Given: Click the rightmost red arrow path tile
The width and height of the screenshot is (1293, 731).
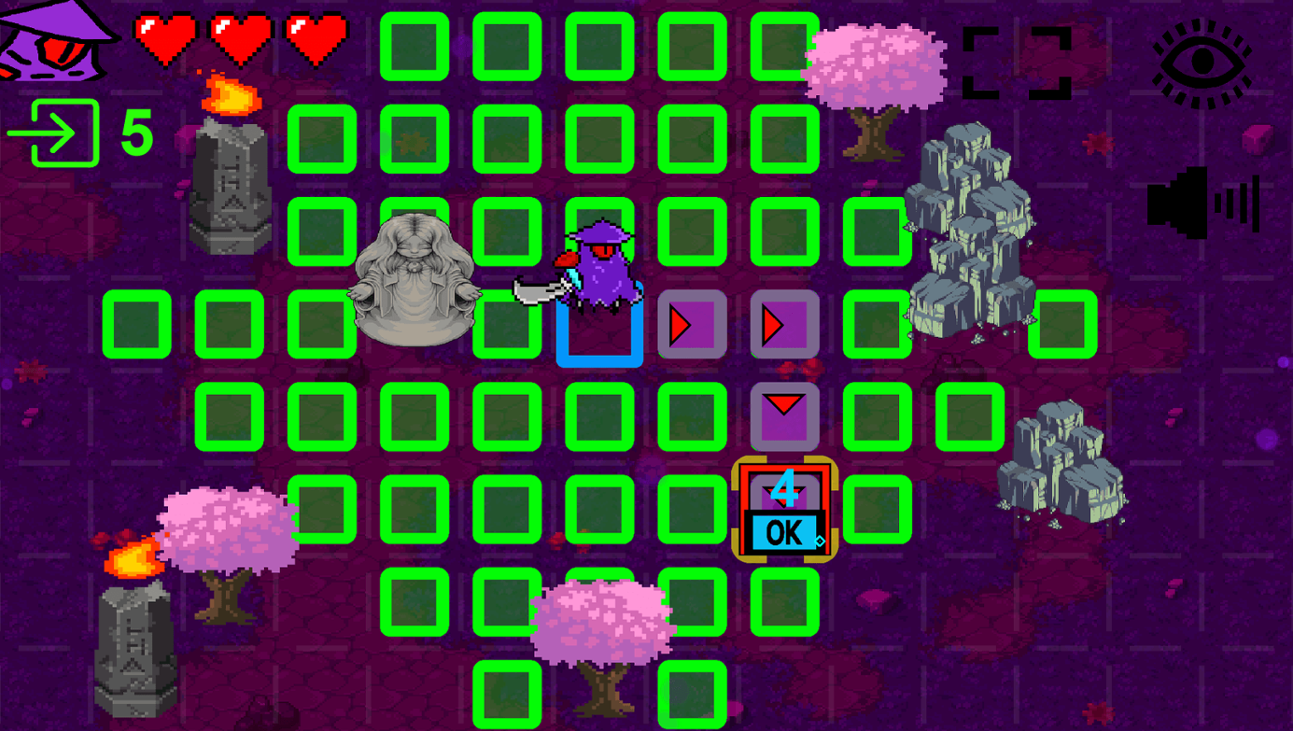Looking at the screenshot, I should click(x=785, y=322).
